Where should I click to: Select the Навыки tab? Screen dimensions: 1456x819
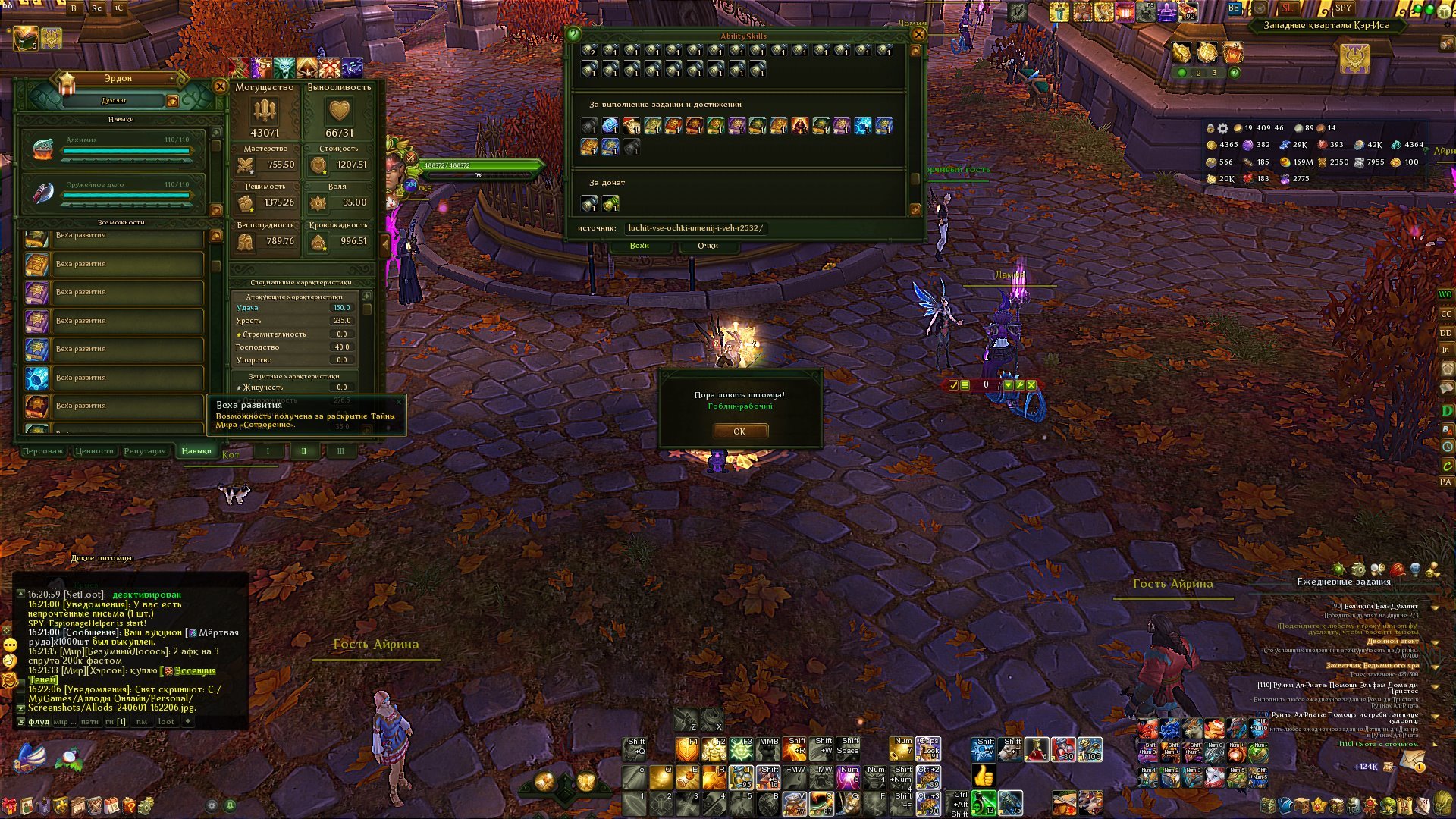(196, 451)
